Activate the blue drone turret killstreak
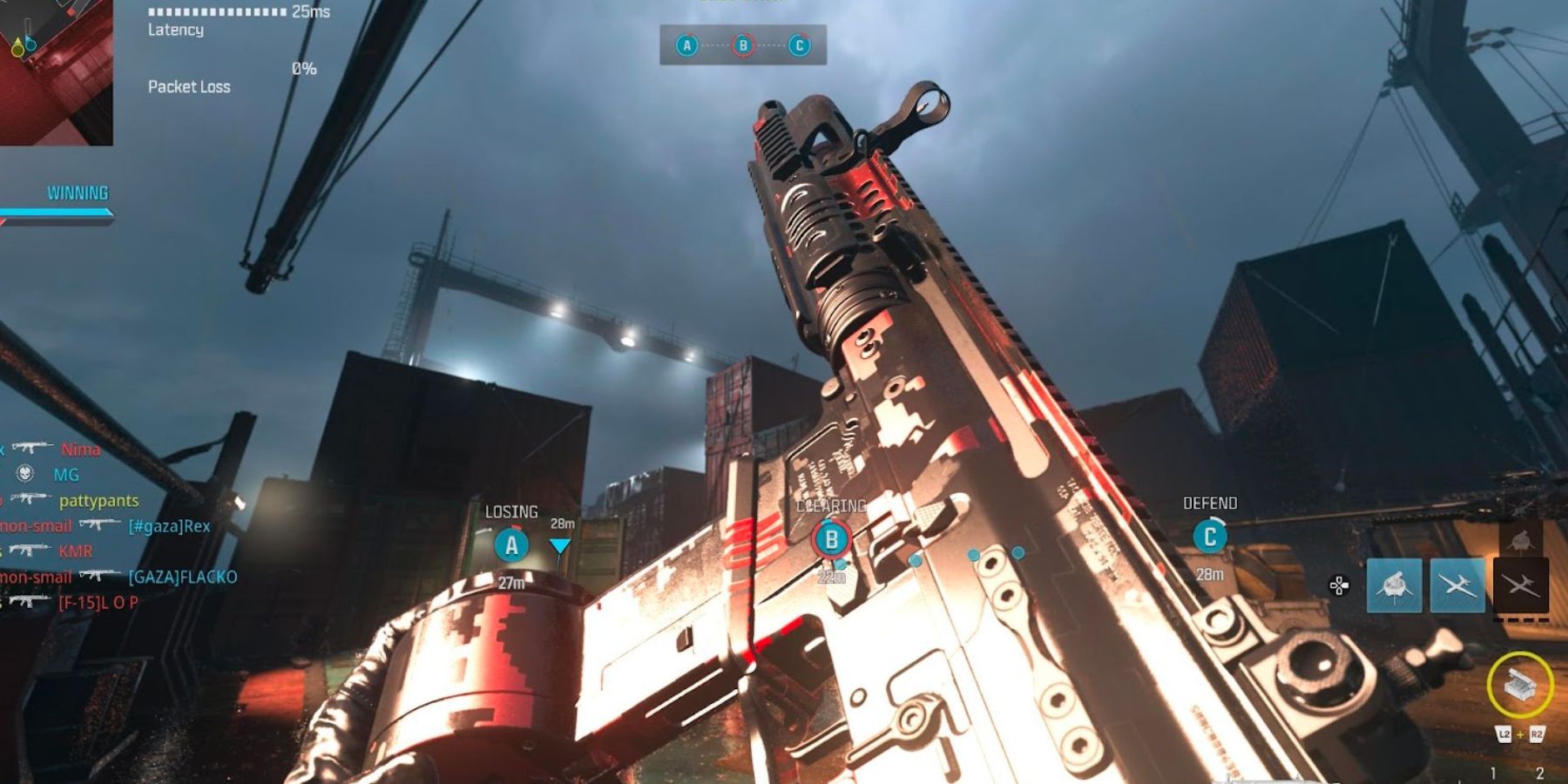This screenshot has height=784, width=1568. pyautogui.click(x=1394, y=585)
